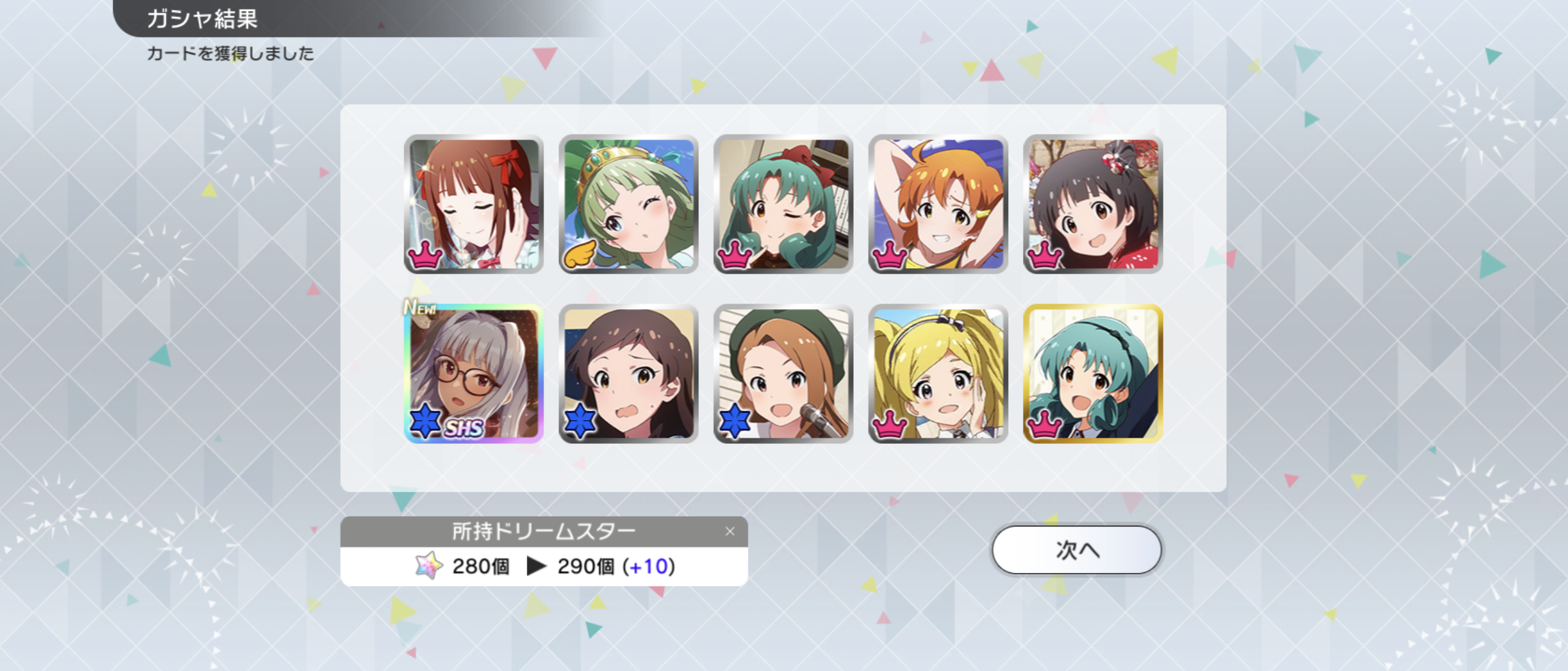Select the black-haired girl in red kimono card
This screenshot has height=671, width=1568.
click(1093, 204)
